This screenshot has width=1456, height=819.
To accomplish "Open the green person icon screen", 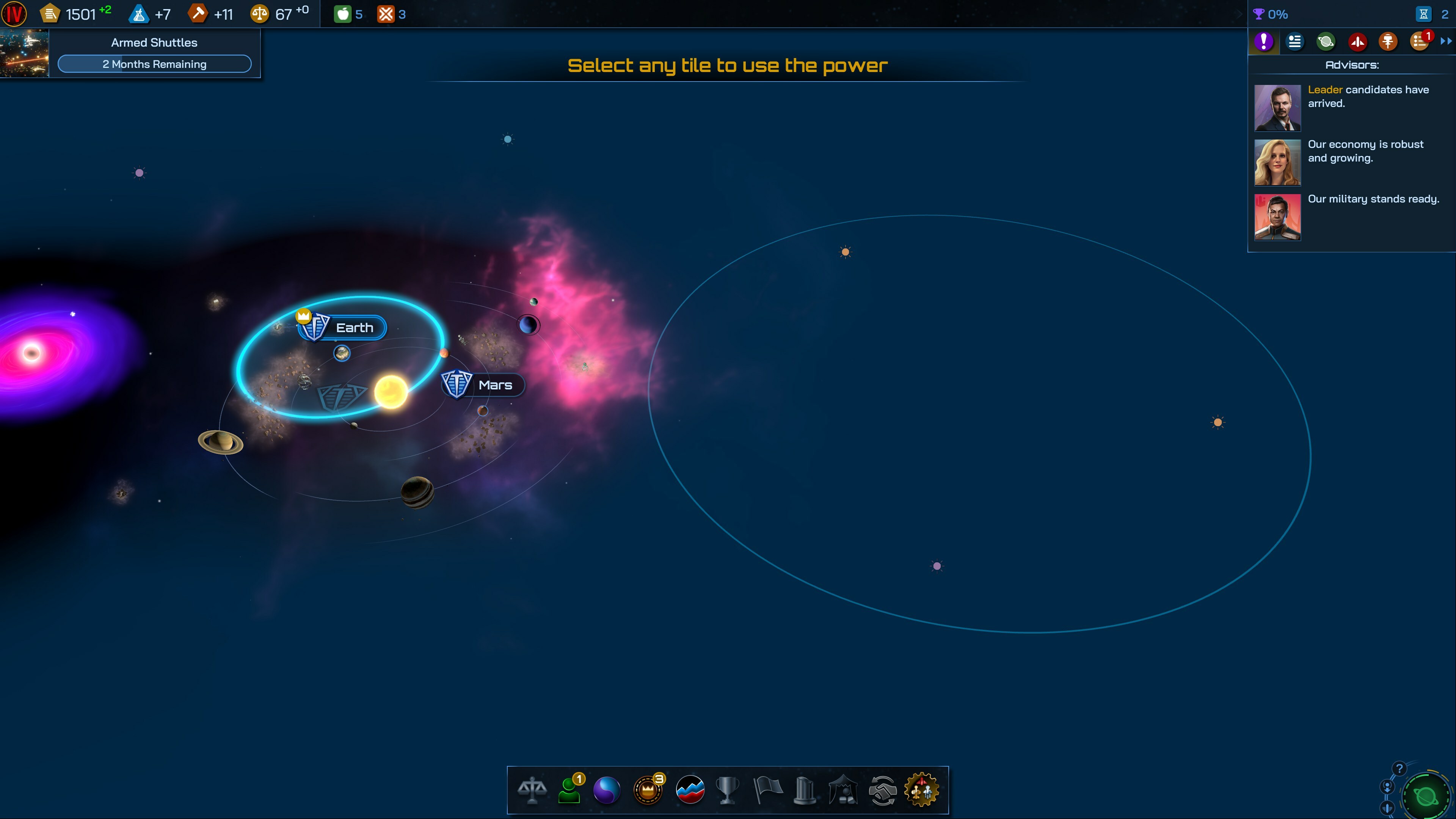I will pos(570,790).
